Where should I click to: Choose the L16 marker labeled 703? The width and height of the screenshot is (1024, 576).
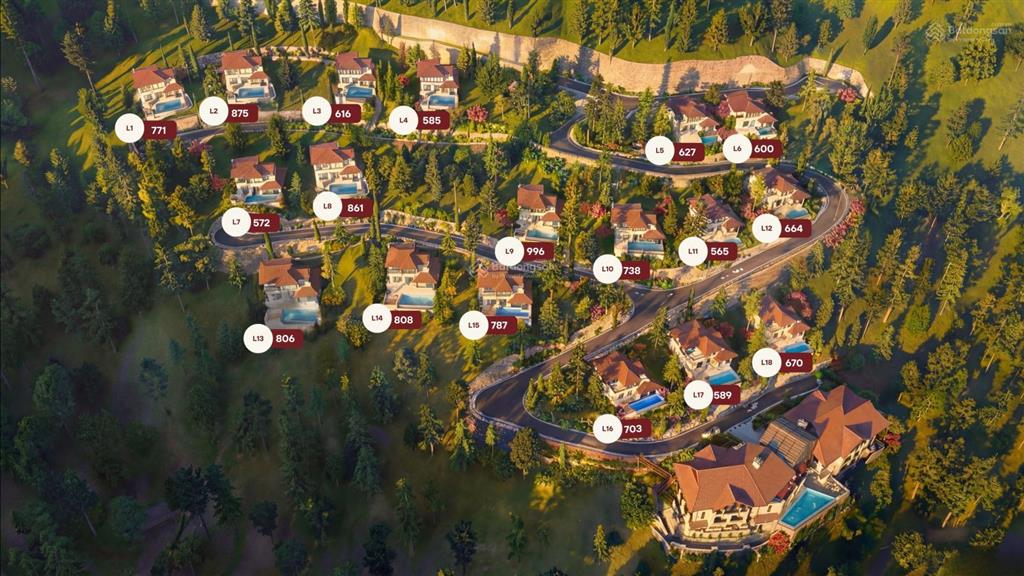608,428
